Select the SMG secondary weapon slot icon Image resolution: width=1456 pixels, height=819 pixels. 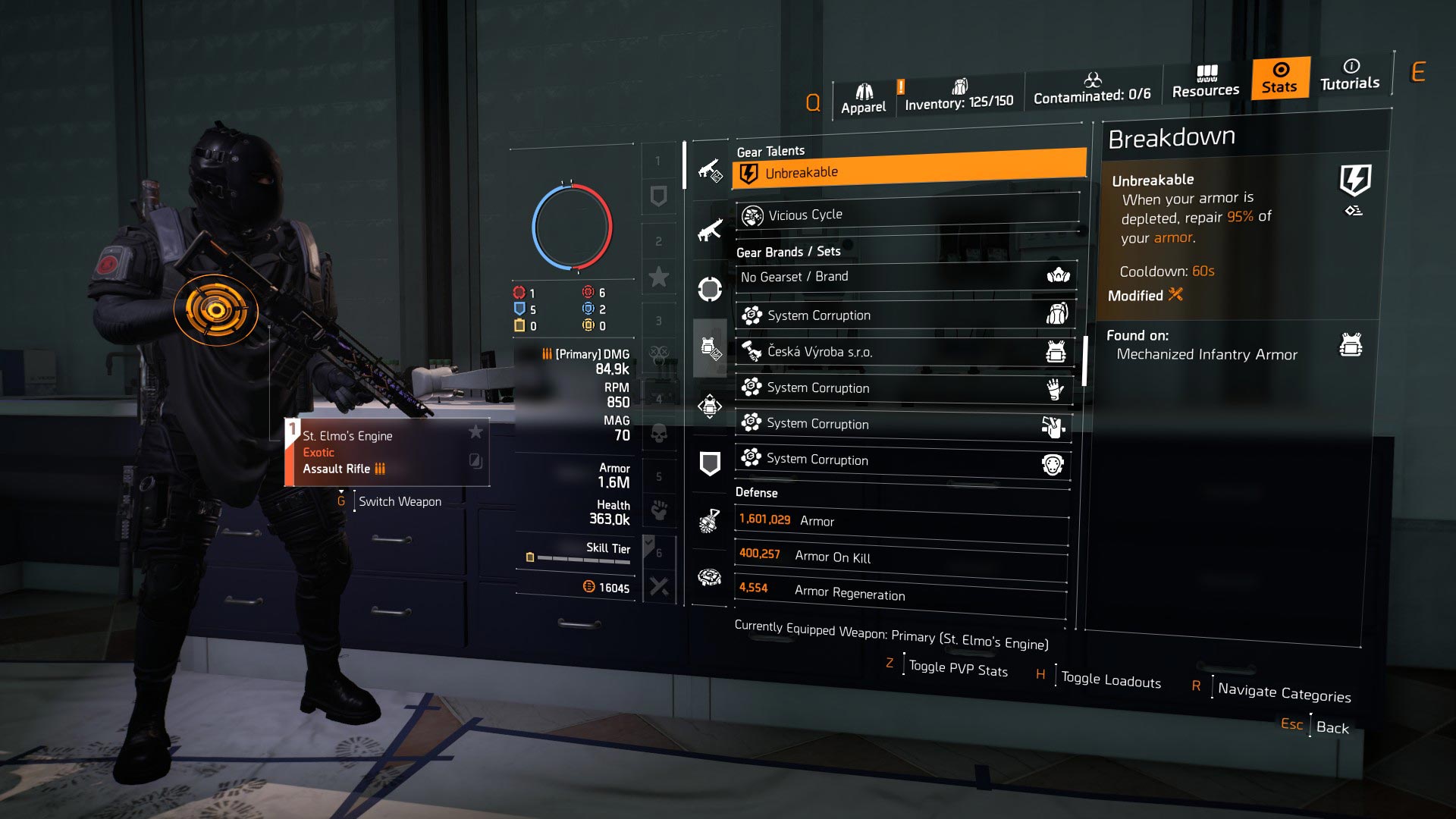(709, 227)
